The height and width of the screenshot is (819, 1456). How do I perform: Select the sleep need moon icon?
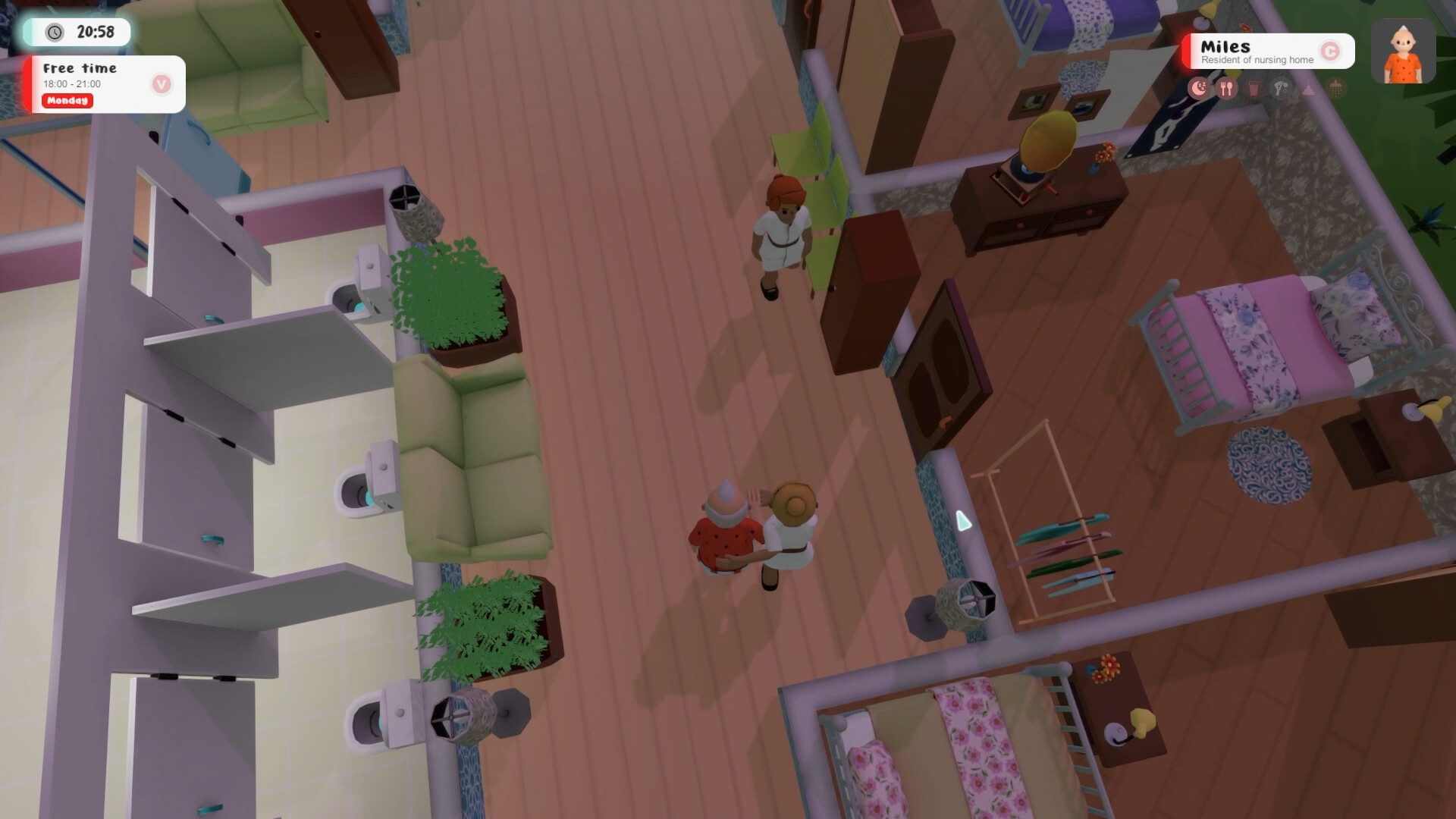(1199, 88)
